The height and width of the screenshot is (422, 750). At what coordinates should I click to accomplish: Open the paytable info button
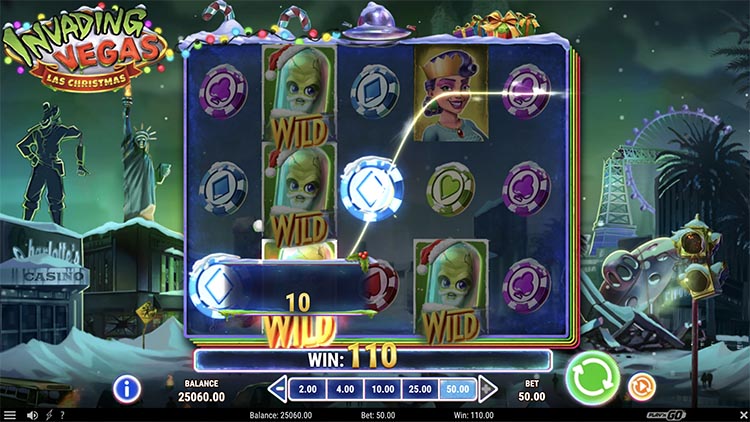(126, 387)
